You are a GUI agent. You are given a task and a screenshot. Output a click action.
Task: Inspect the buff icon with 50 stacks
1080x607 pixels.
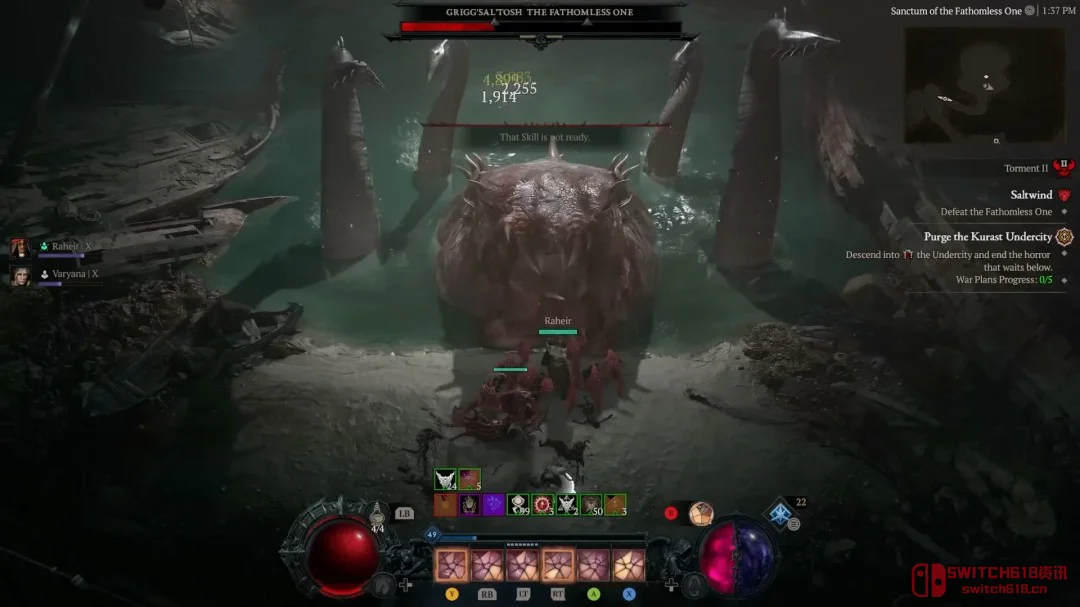(x=591, y=505)
